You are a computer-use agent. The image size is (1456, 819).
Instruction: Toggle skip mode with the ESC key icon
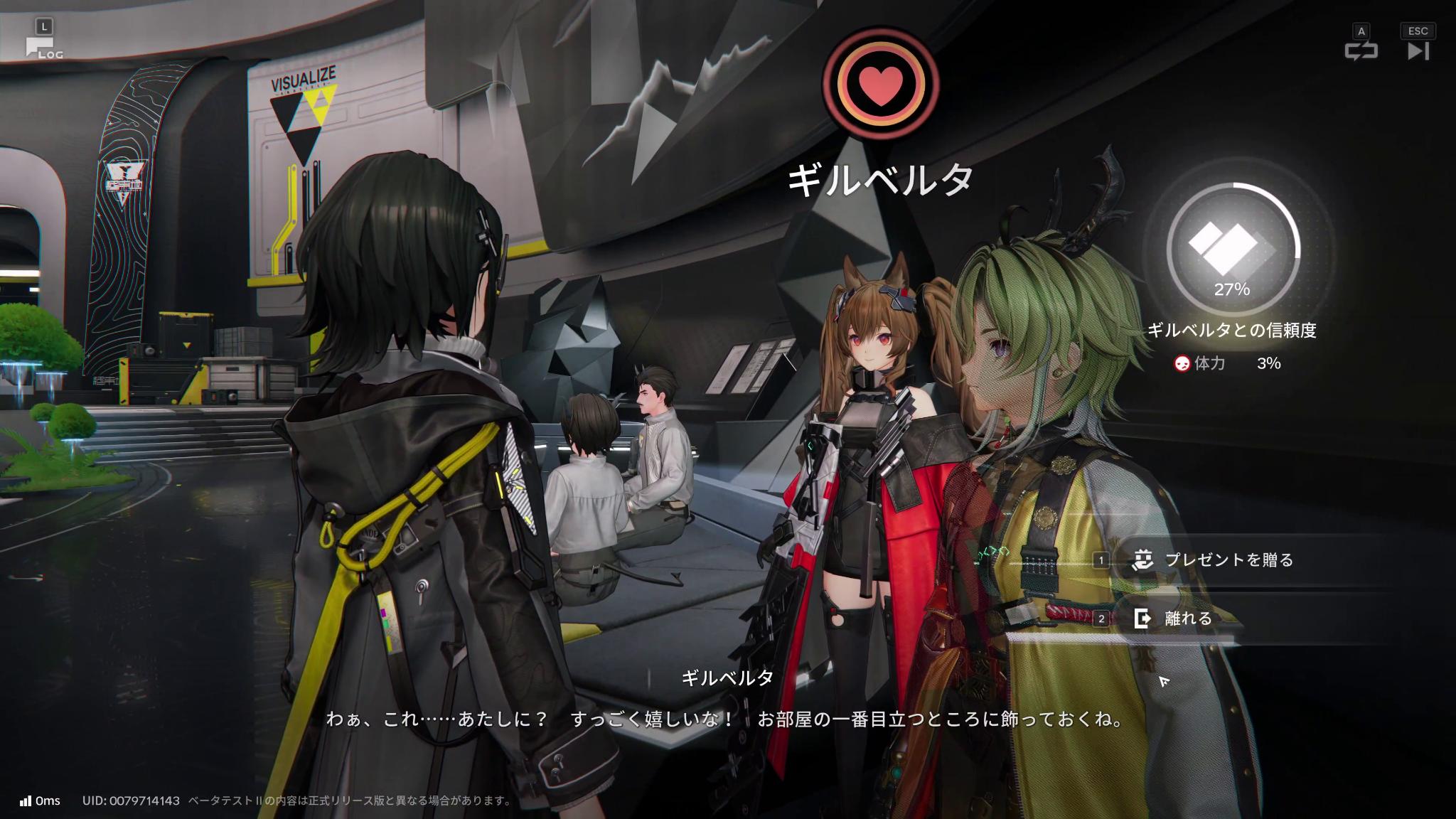[1418, 31]
